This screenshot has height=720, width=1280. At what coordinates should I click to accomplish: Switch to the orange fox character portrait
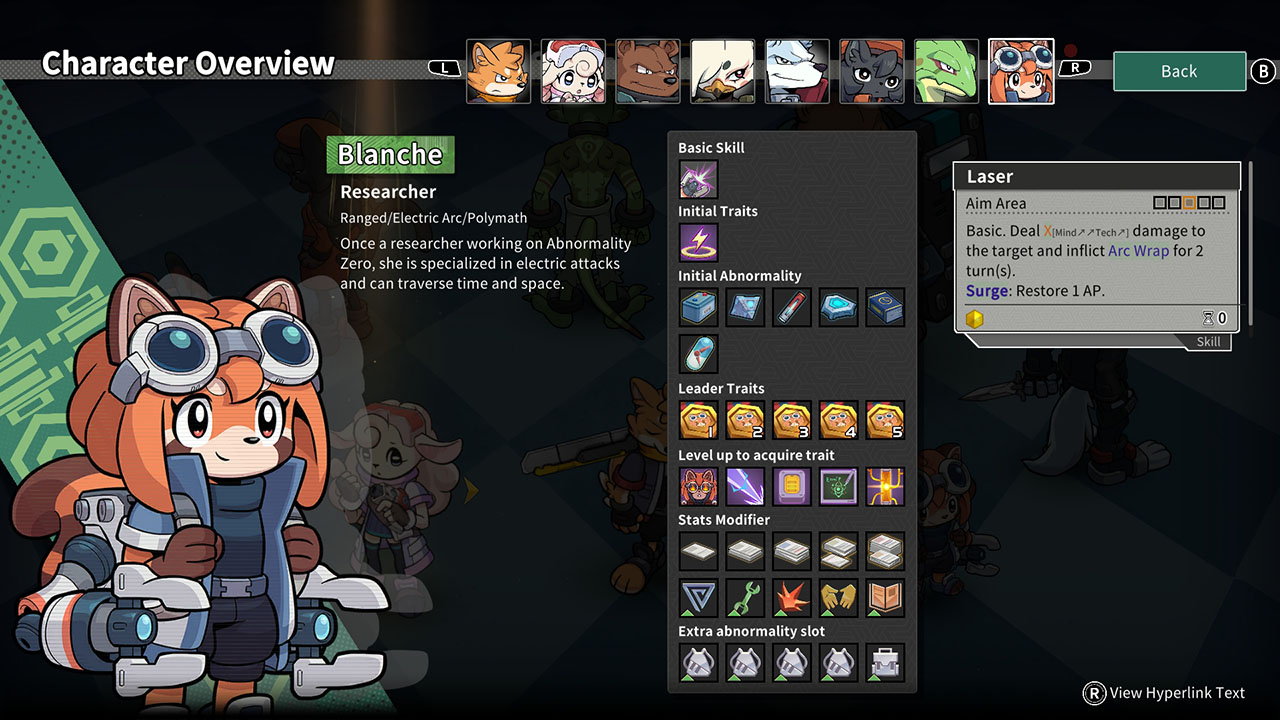[x=498, y=71]
